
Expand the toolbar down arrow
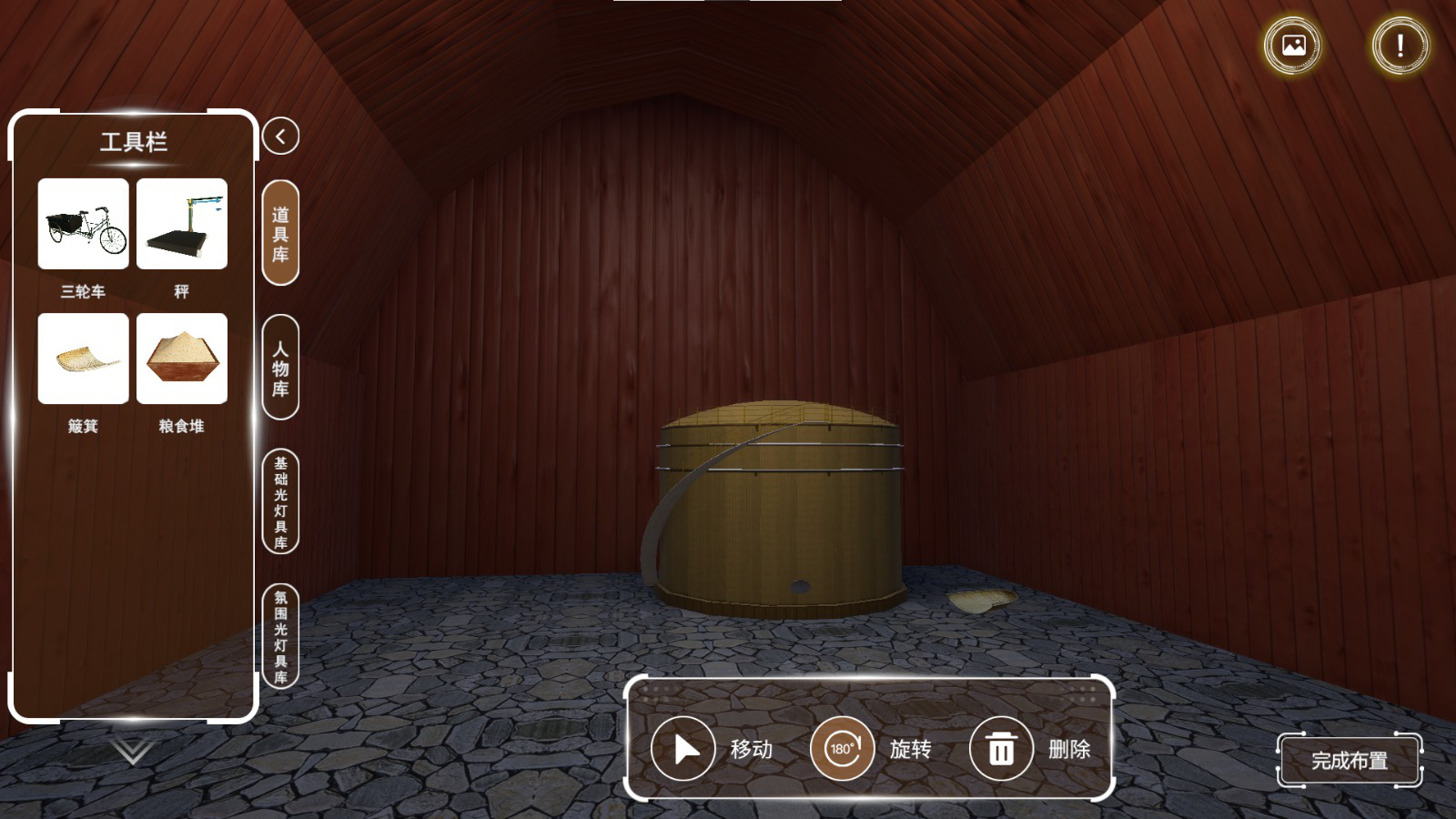pyautogui.click(x=132, y=751)
